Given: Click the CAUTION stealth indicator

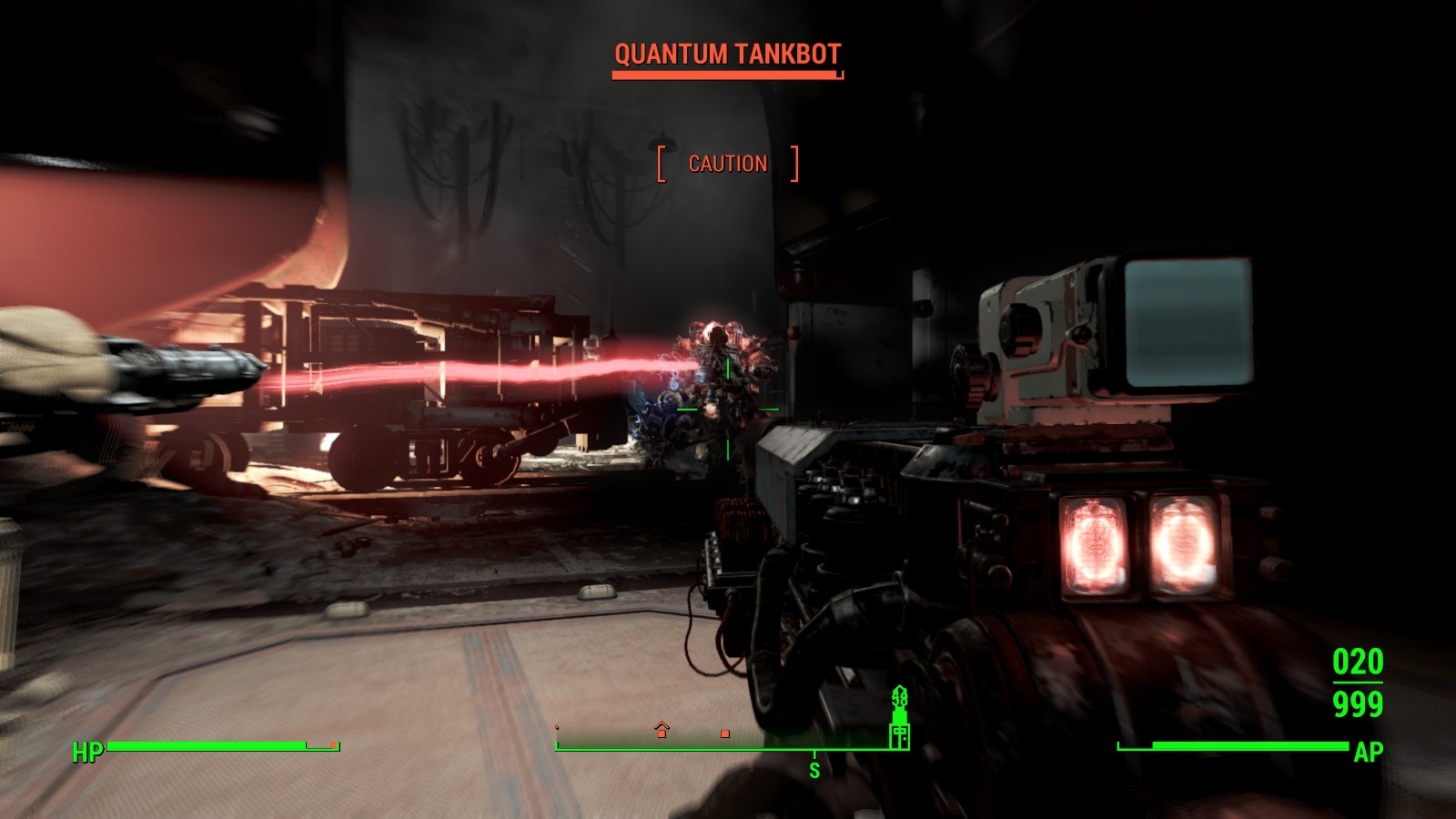Looking at the screenshot, I should (728, 164).
